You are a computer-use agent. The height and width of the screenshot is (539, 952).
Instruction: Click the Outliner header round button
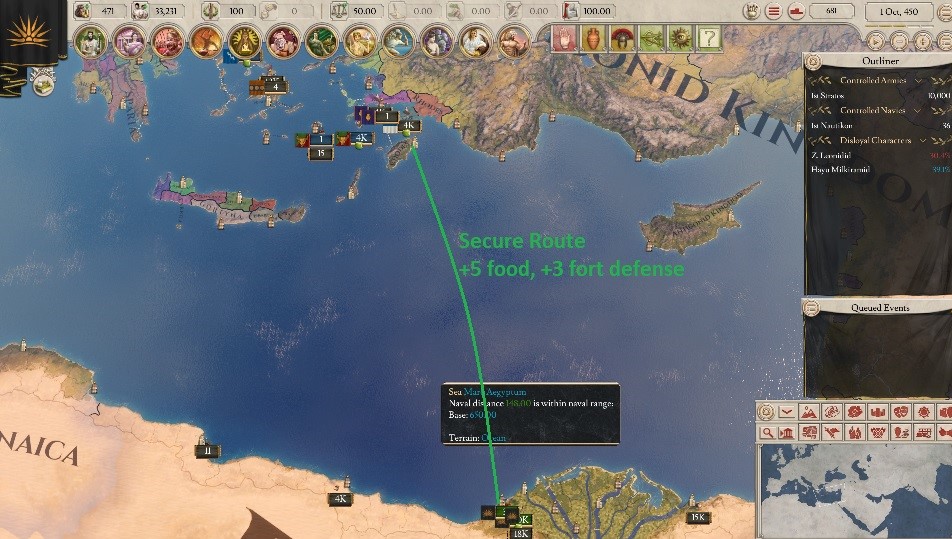click(811, 60)
